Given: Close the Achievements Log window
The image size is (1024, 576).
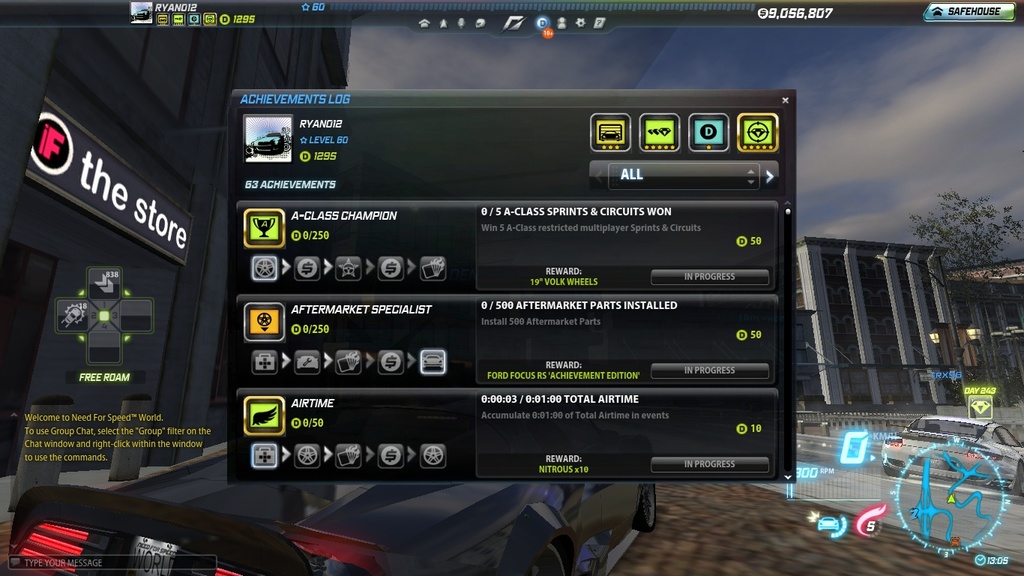Looking at the screenshot, I should 785,100.
